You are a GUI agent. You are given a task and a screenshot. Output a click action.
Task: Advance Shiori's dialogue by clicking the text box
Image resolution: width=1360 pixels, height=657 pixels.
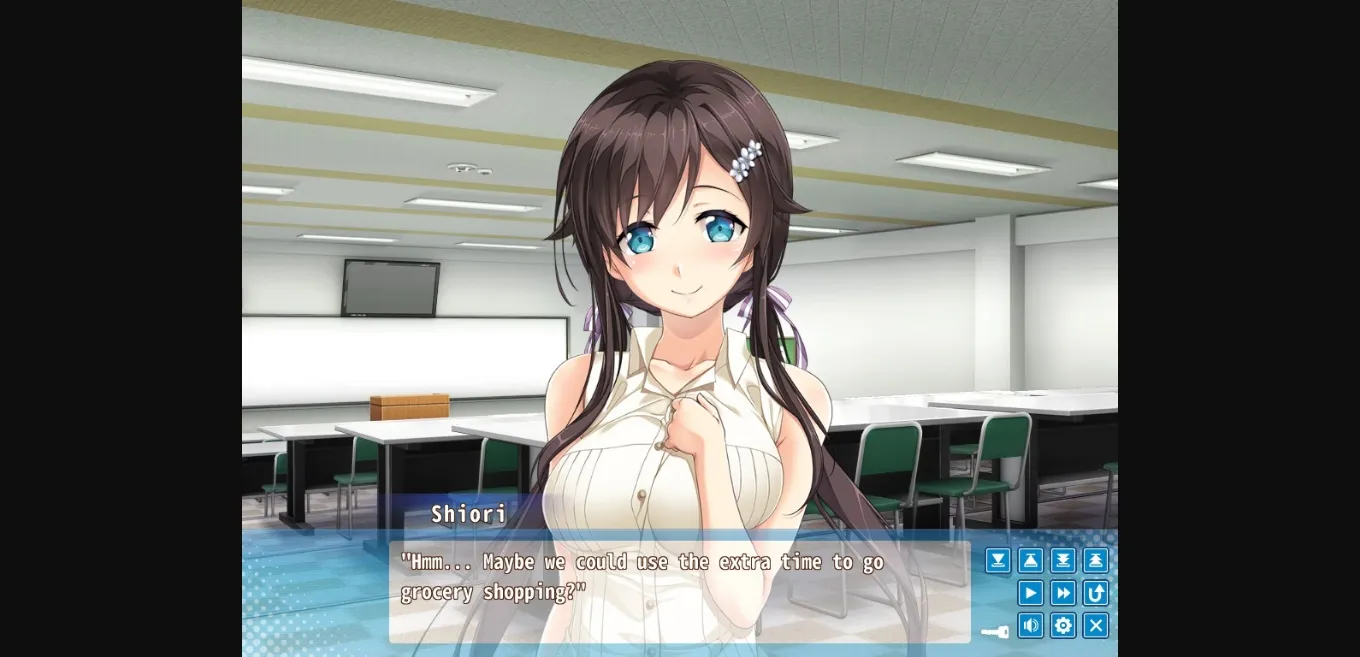point(680,592)
